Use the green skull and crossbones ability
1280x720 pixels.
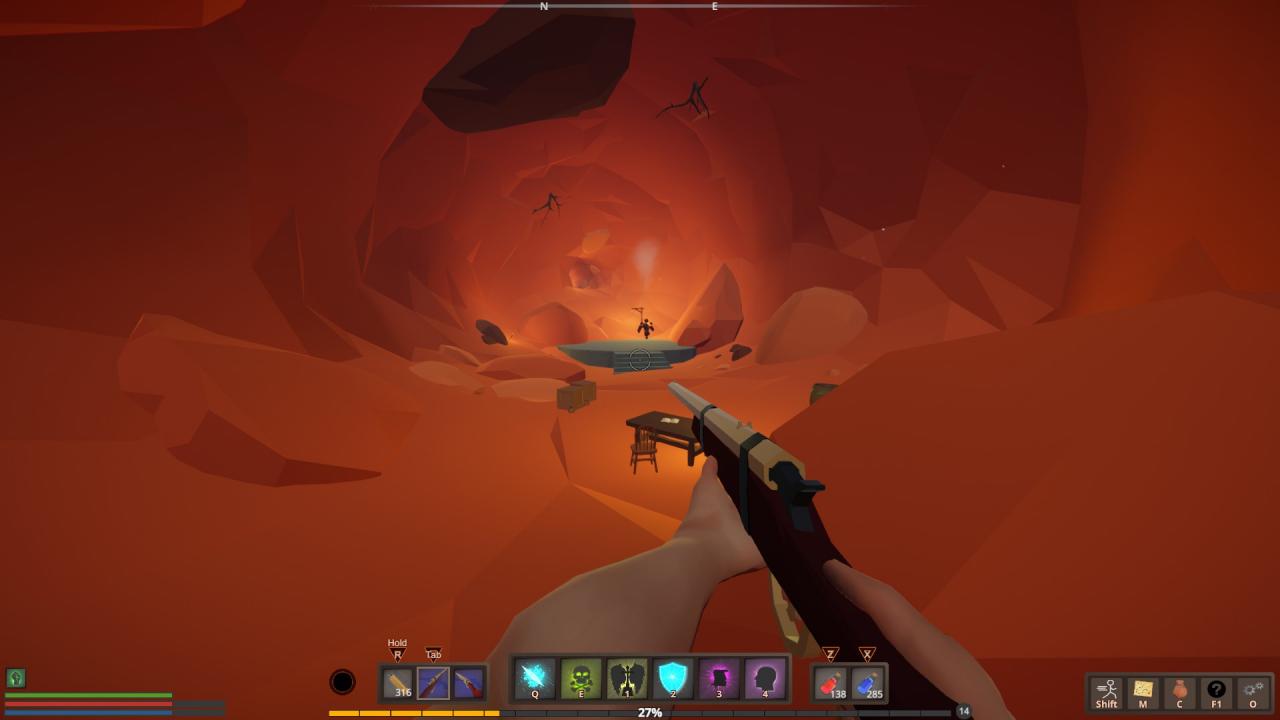point(581,679)
